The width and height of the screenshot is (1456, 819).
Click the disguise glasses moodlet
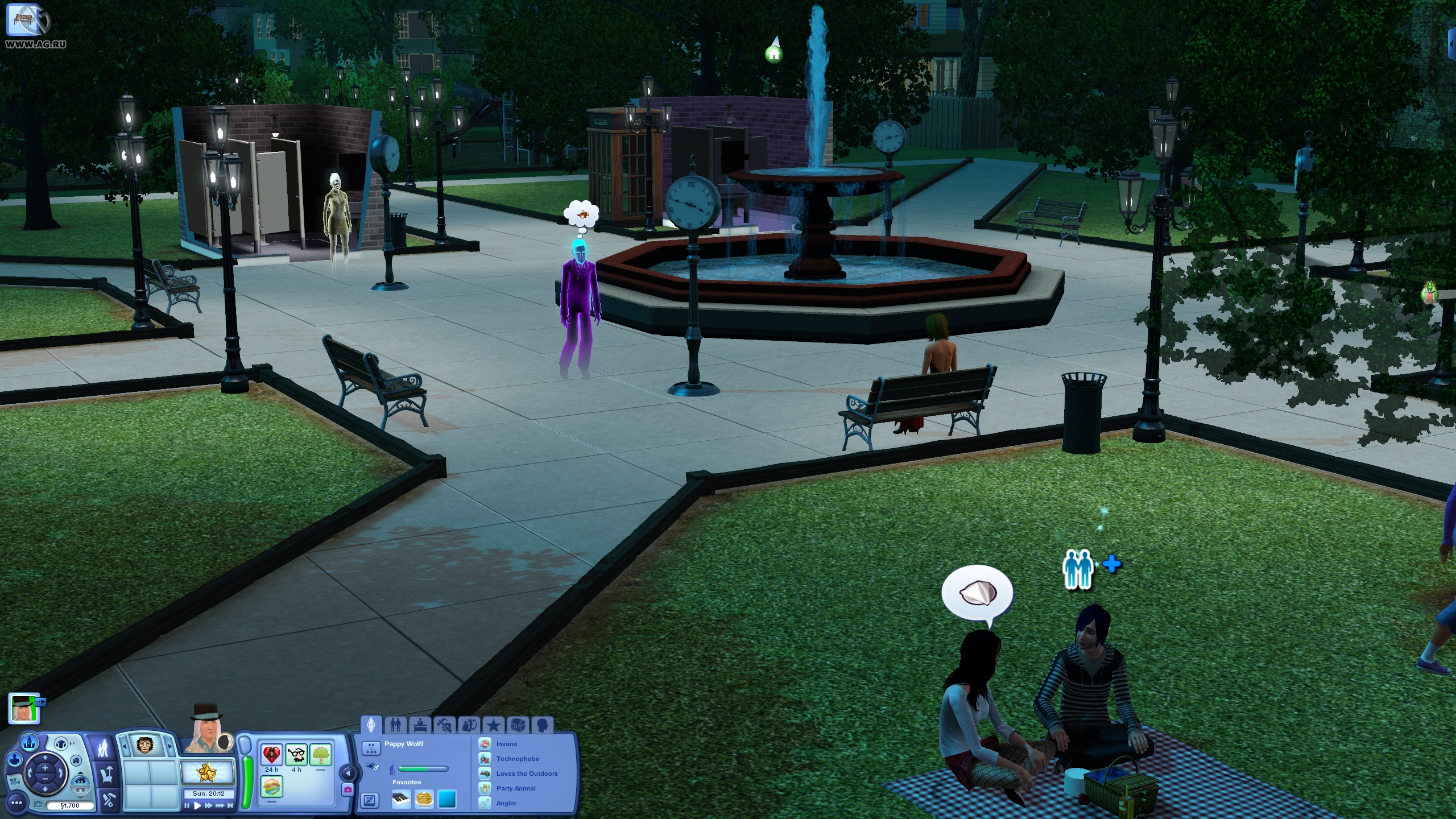[296, 755]
